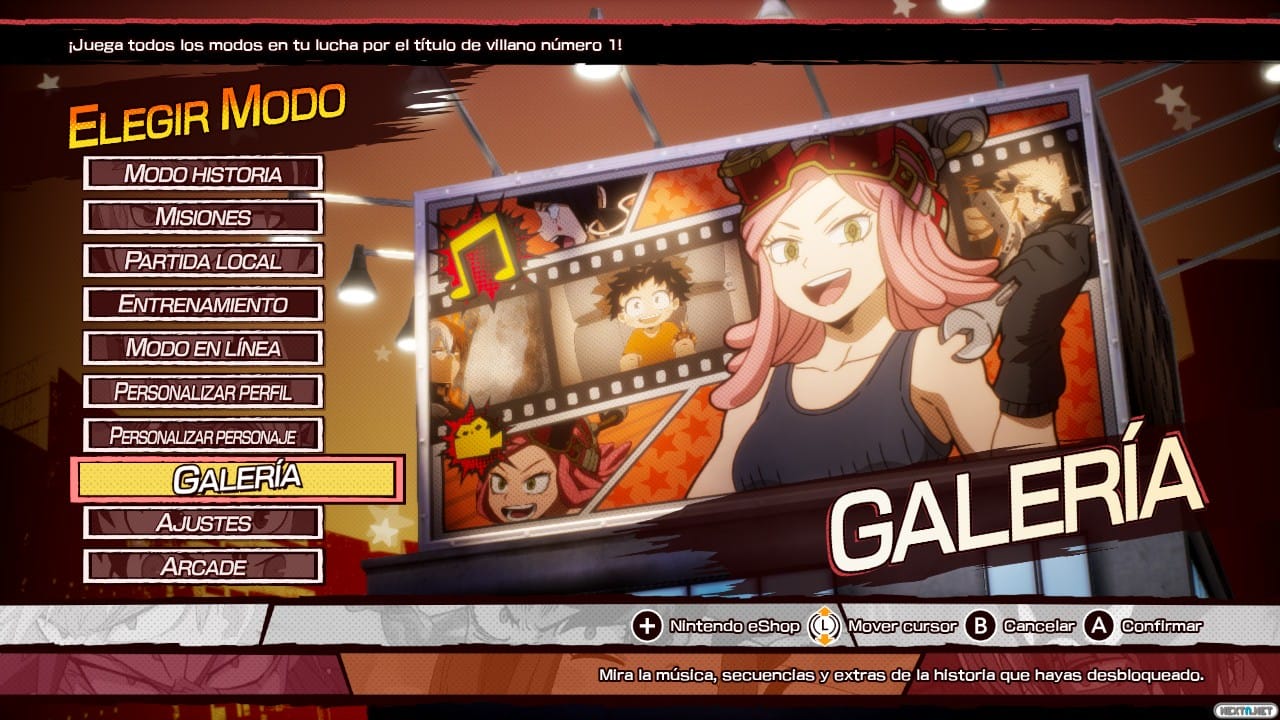Select Personalizar Perfil option

pos(203,391)
